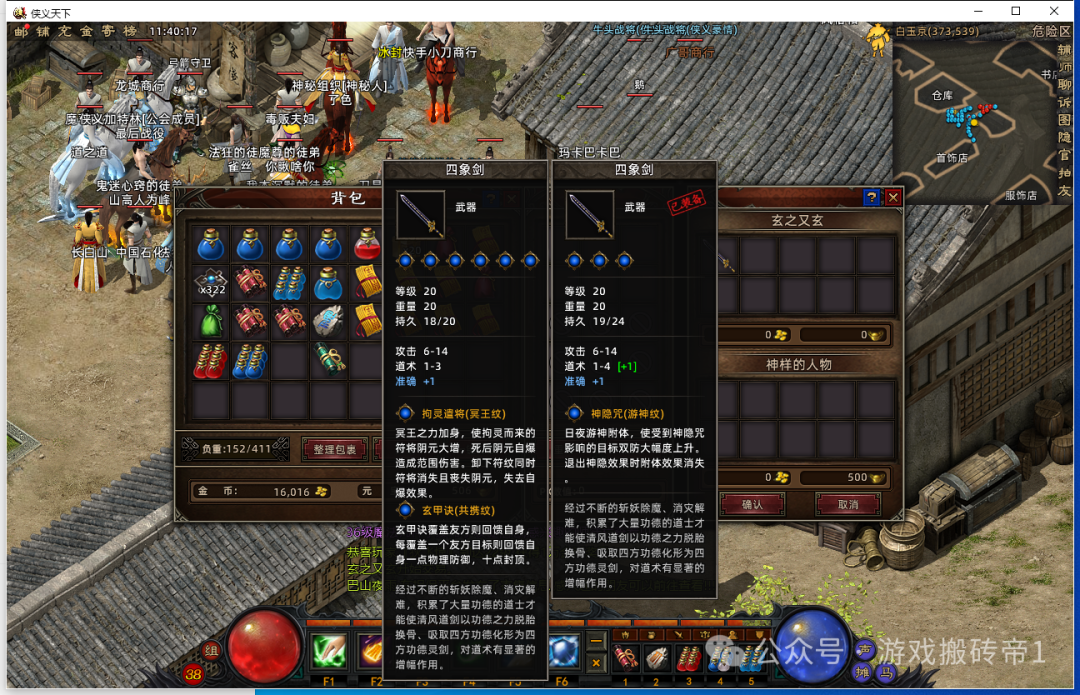
Task: Confirm the trade with 确认
Action: click(x=753, y=505)
